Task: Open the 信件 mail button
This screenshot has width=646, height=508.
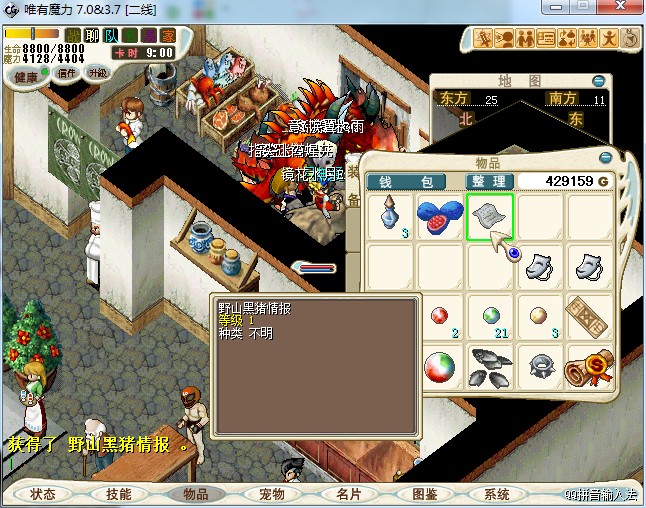Action: pyautogui.click(x=67, y=73)
